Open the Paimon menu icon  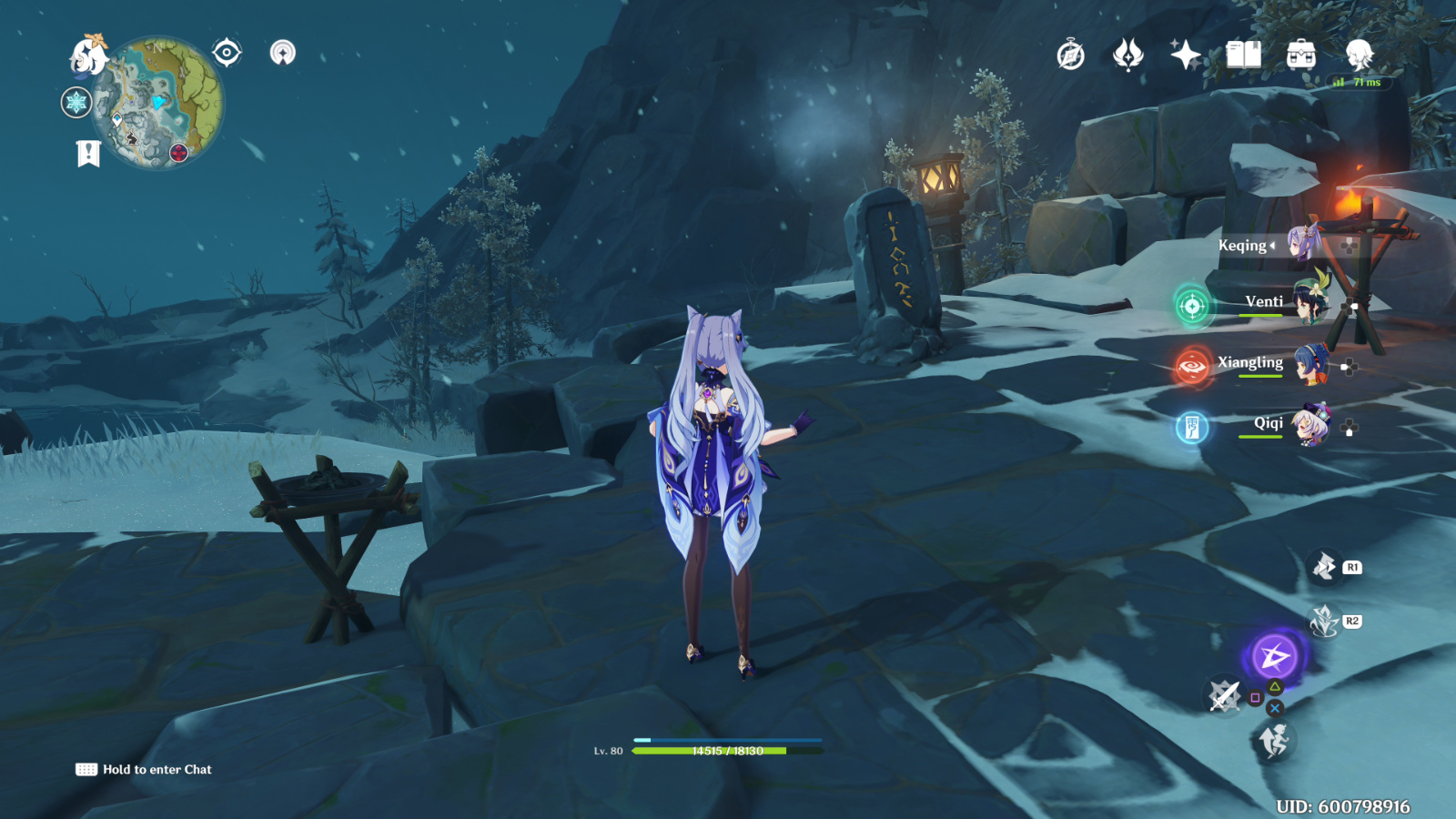pyautogui.click(x=88, y=56)
